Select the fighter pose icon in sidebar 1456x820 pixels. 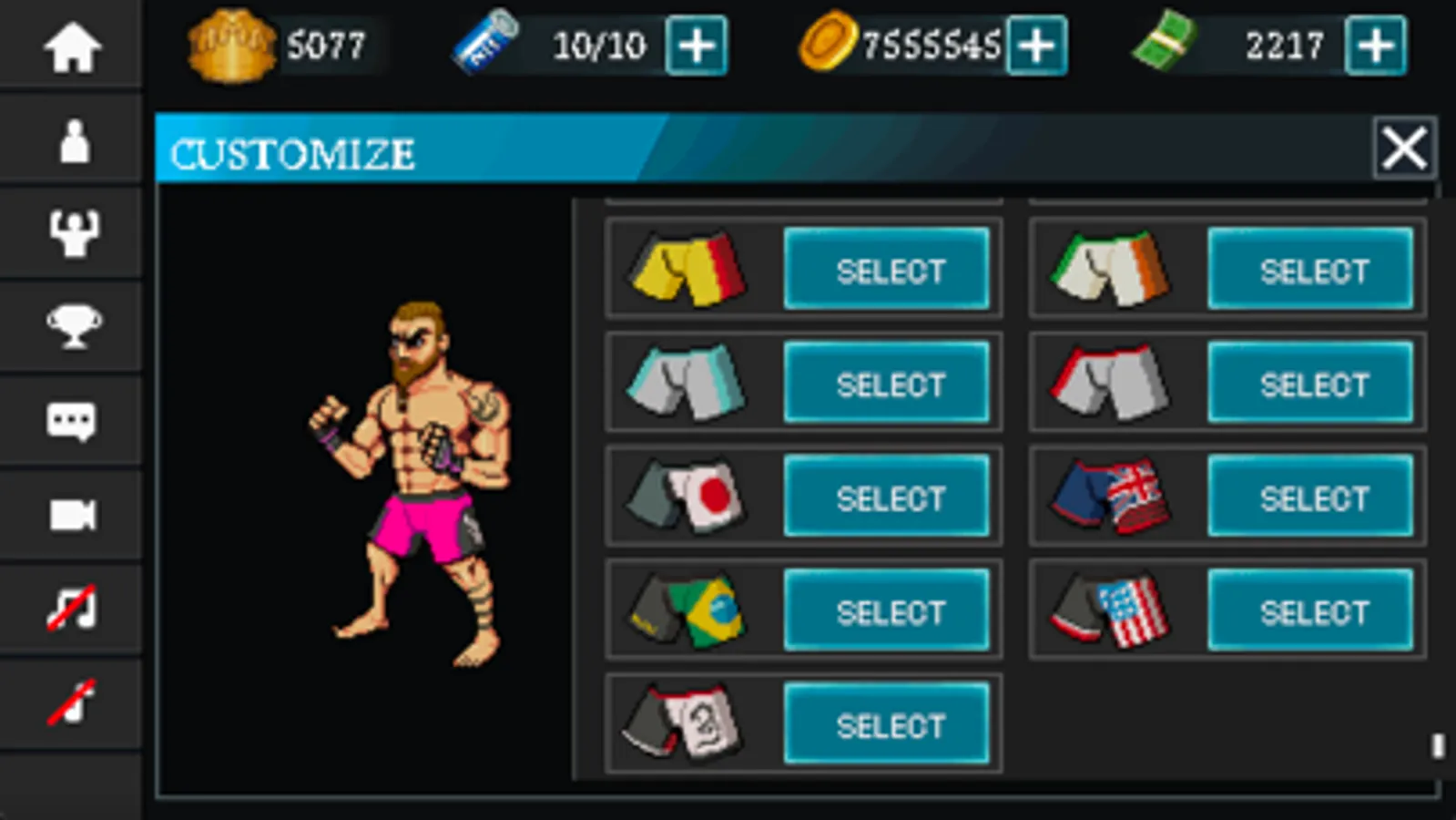coord(72,234)
